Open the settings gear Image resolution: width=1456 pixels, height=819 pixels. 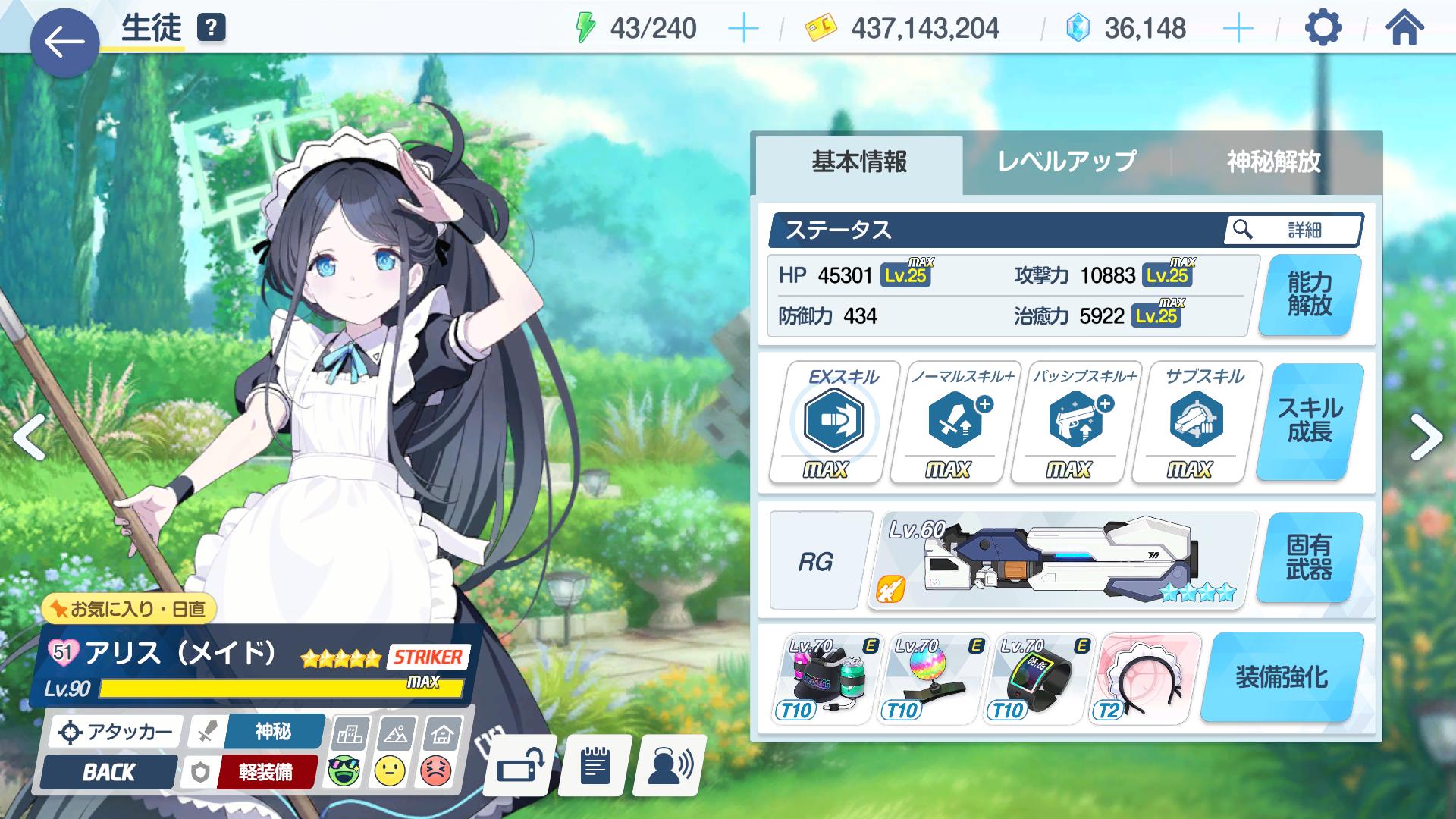click(x=1323, y=29)
